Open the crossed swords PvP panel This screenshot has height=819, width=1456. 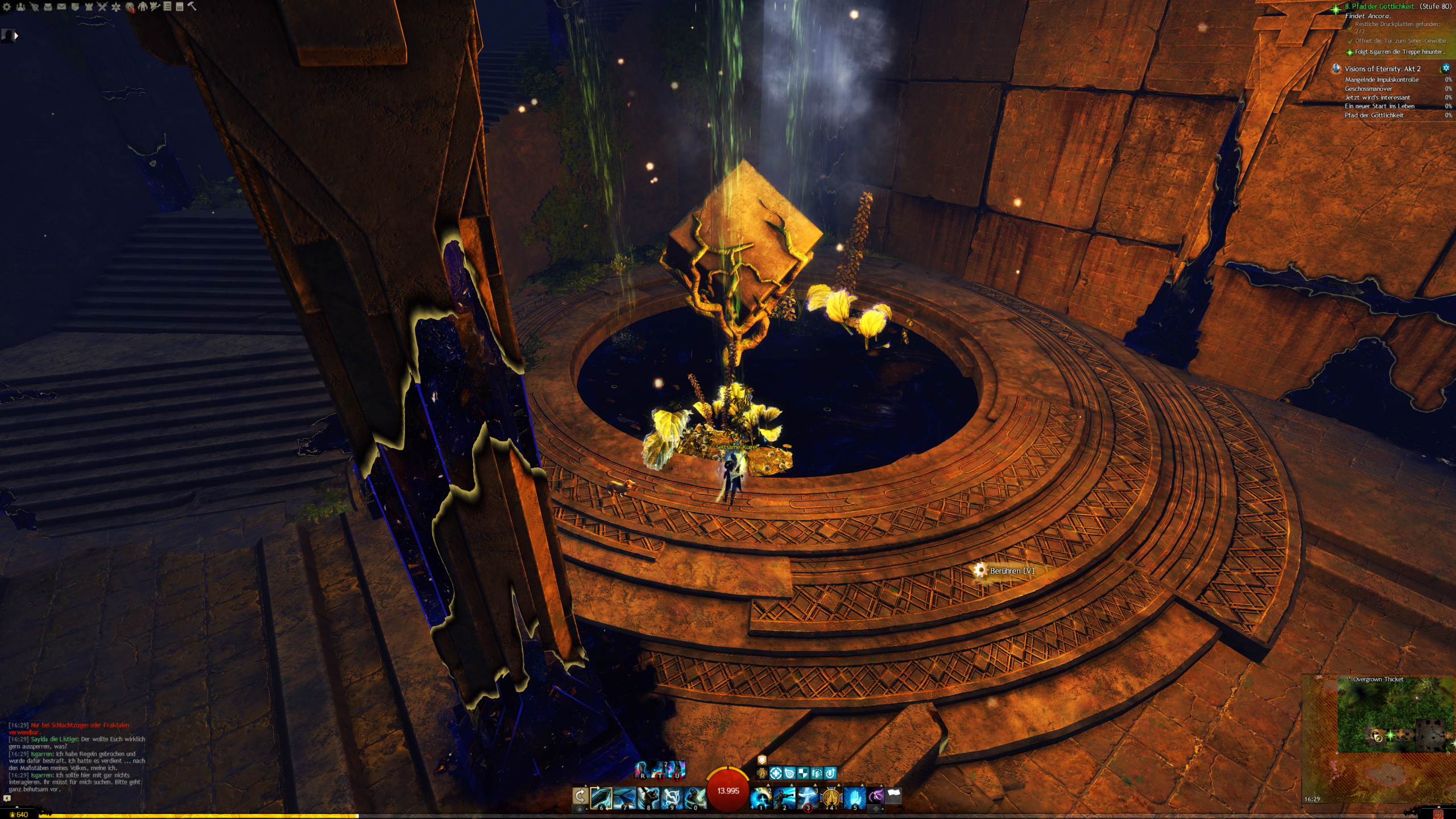tap(102, 7)
